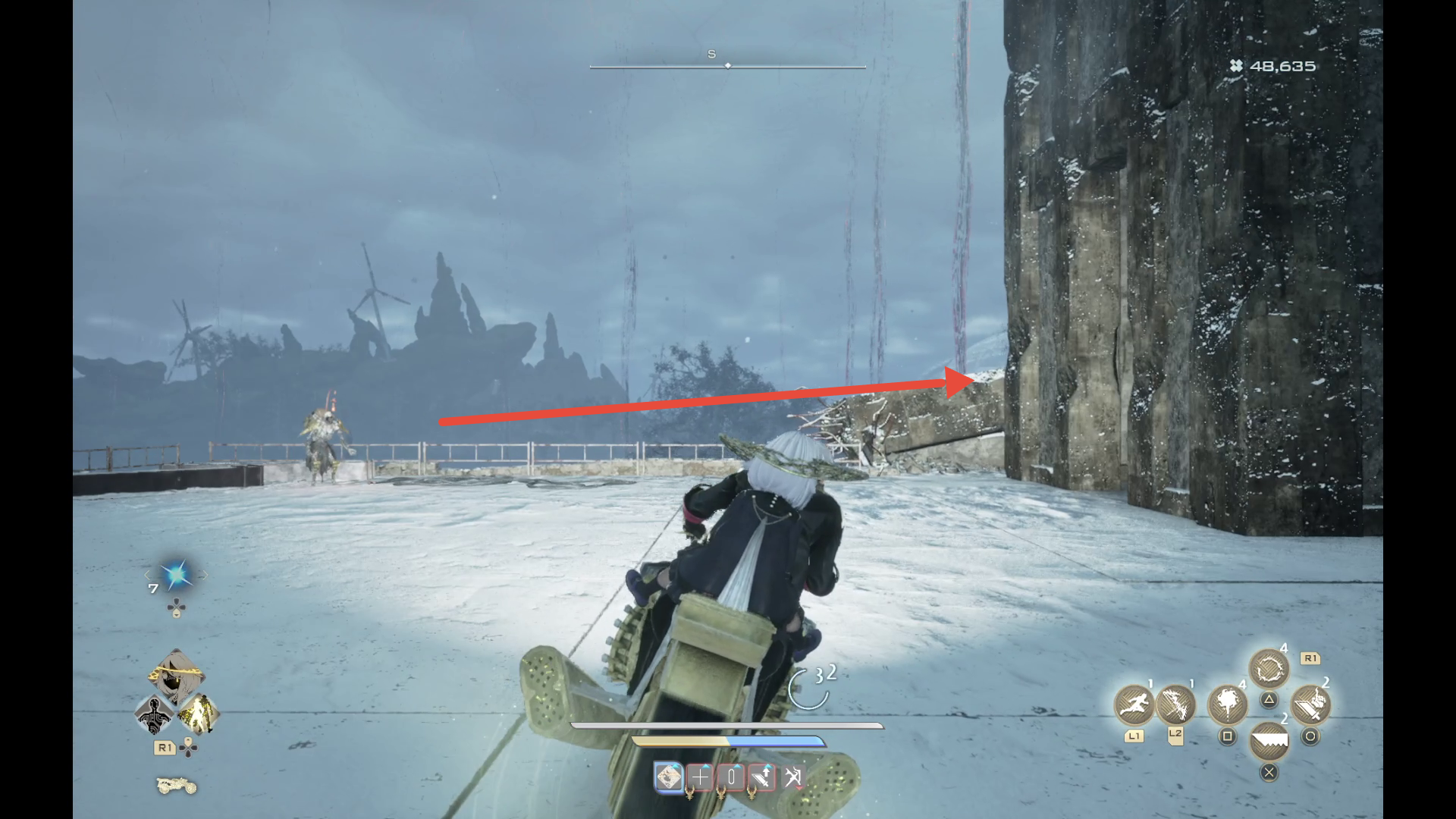Click the vehicle mount icon
Viewport: 1456px width, 819px height.
point(176,786)
